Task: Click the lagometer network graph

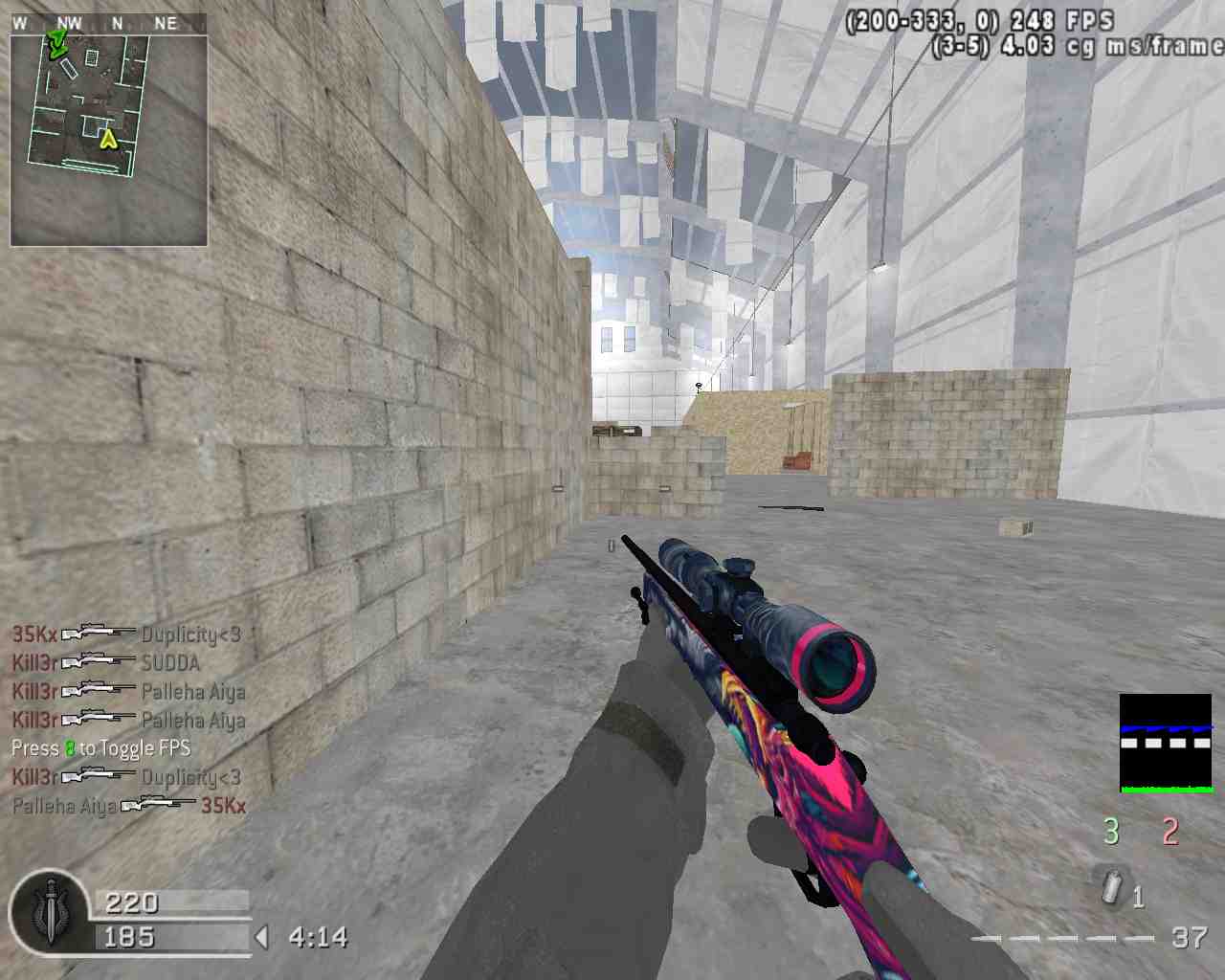Action: point(1166,744)
